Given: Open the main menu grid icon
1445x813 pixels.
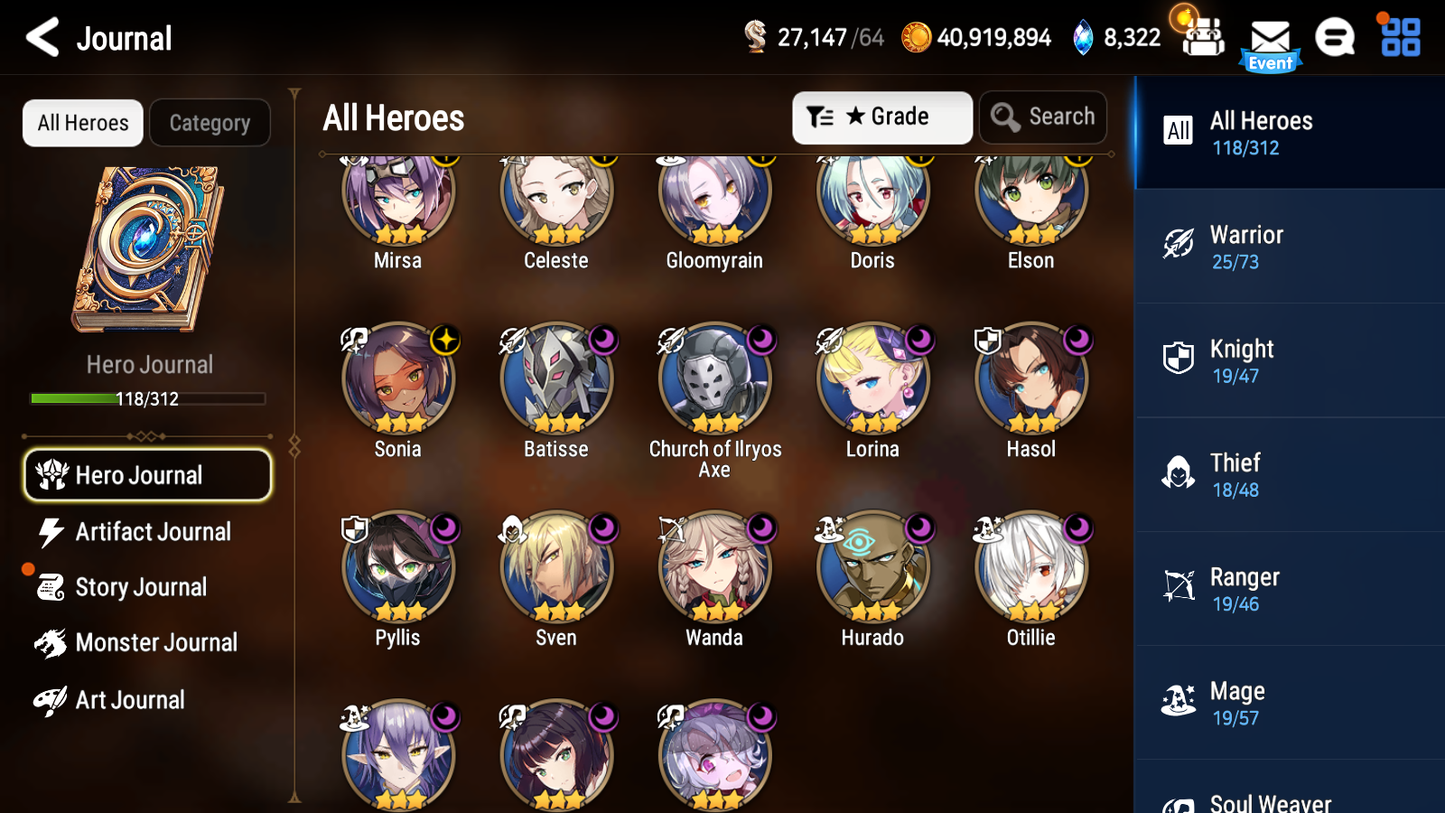Looking at the screenshot, I should click(x=1399, y=36).
